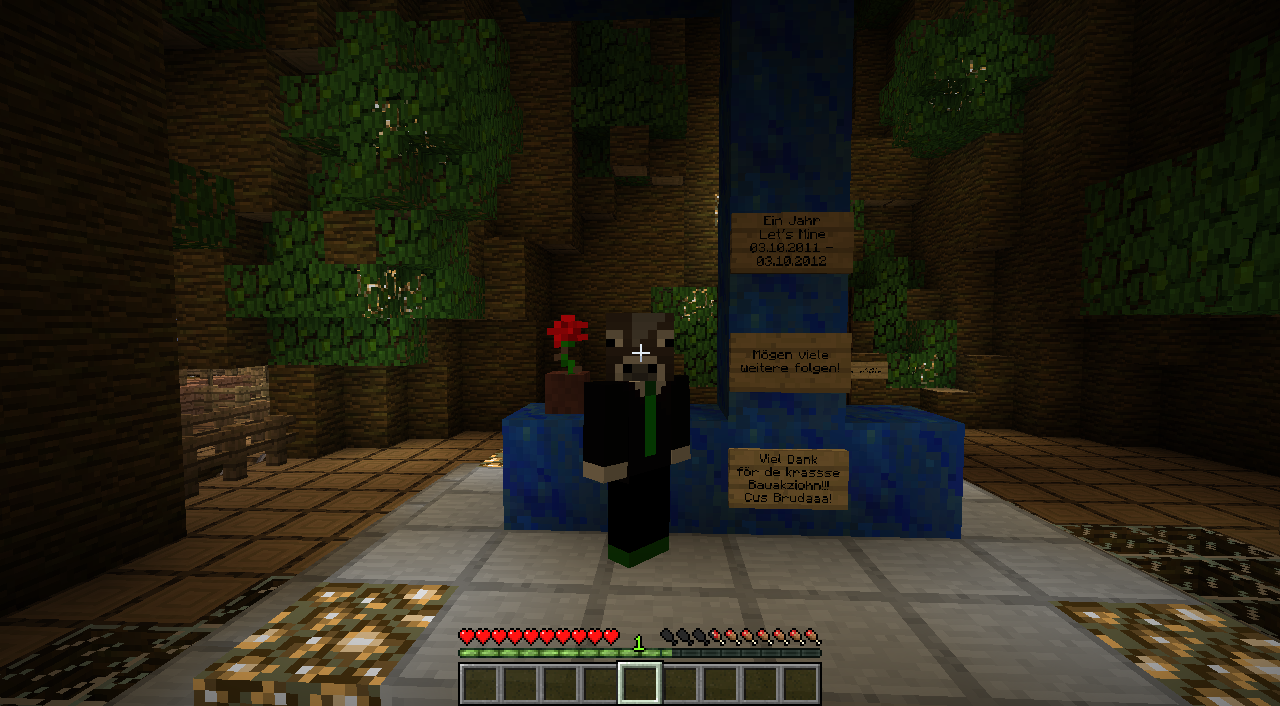Select the highlighted hotbar slot
This screenshot has height=706, width=1280.
[x=640, y=684]
